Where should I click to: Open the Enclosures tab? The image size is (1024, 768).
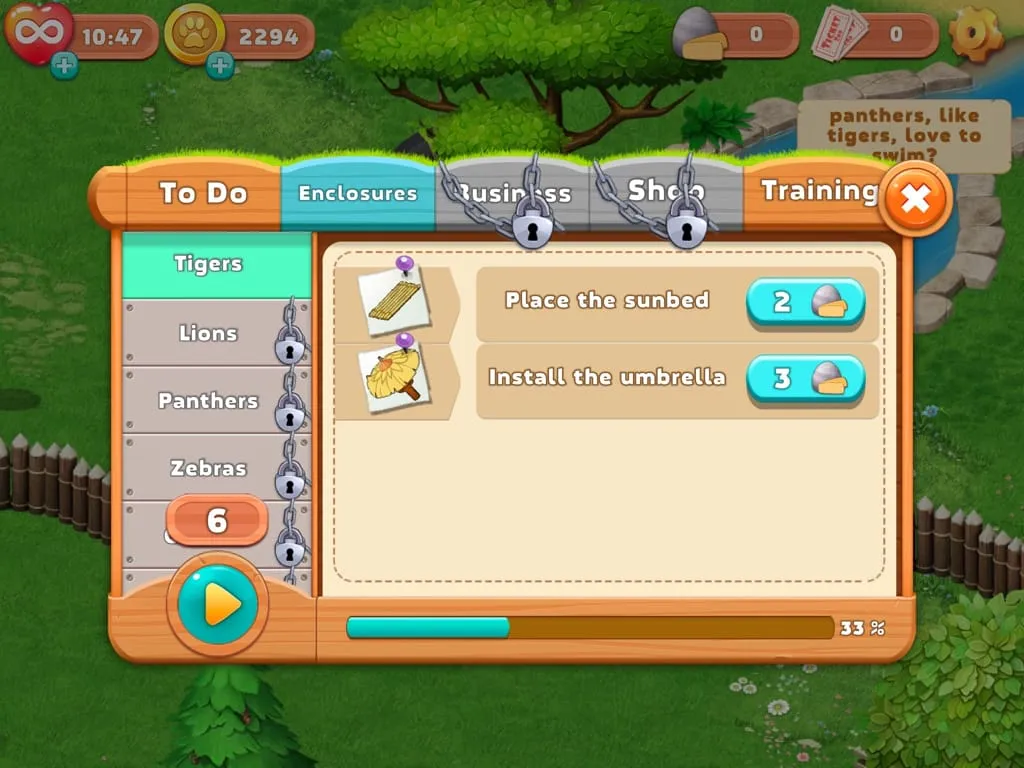(358, 193)
